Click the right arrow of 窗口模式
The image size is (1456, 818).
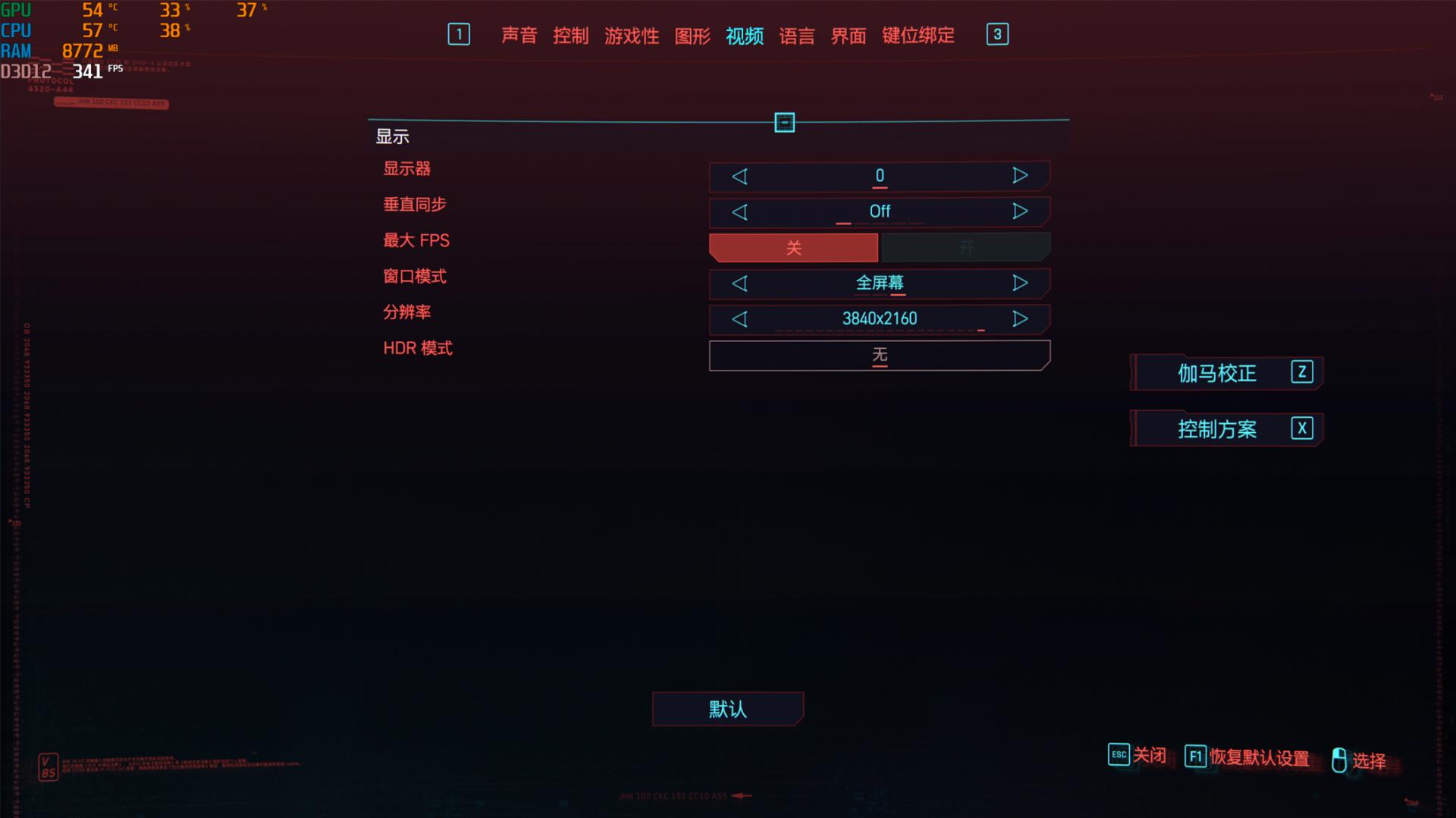1021,283
